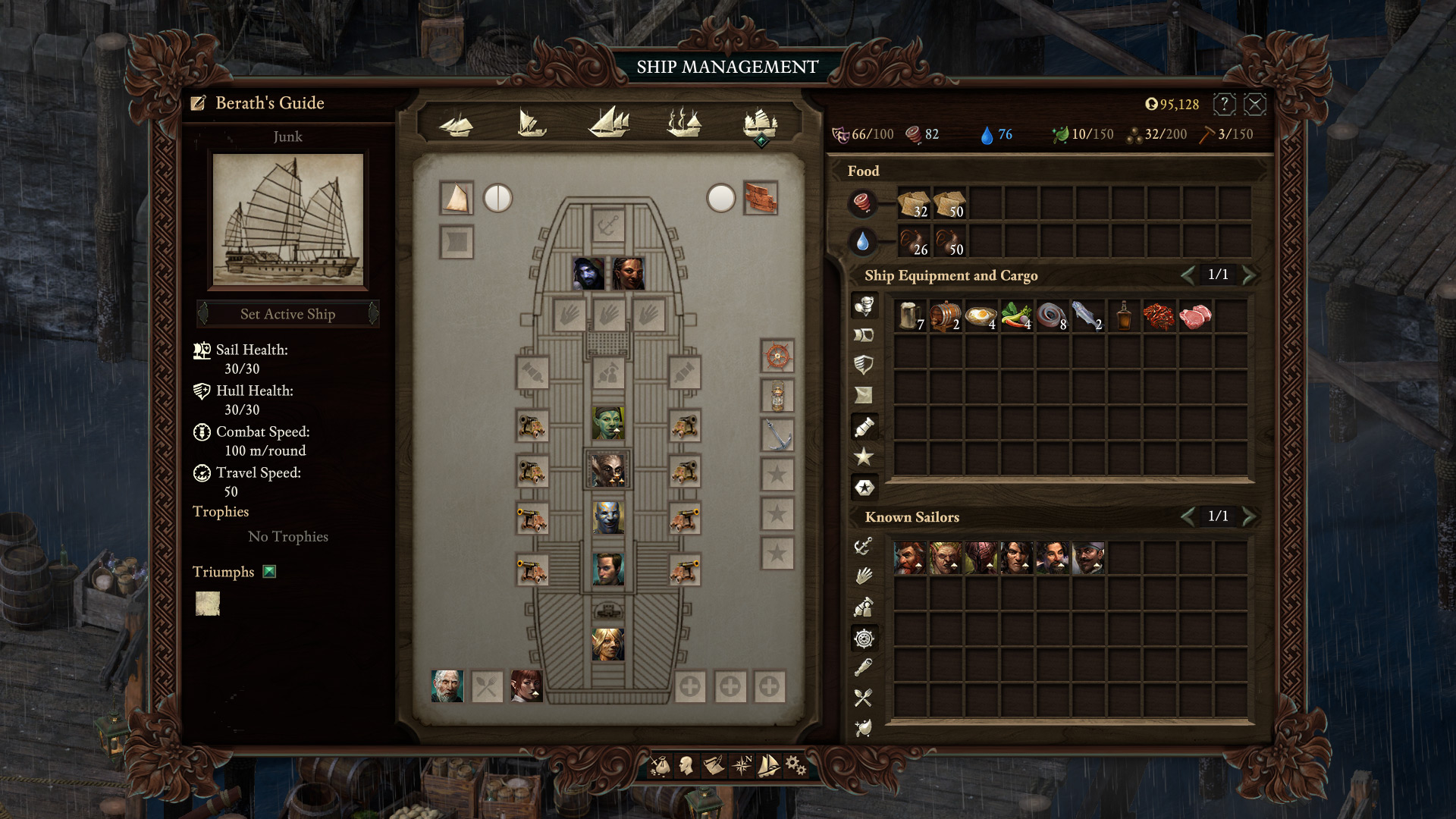Open the question mark help button

[x=1224, y=105]
